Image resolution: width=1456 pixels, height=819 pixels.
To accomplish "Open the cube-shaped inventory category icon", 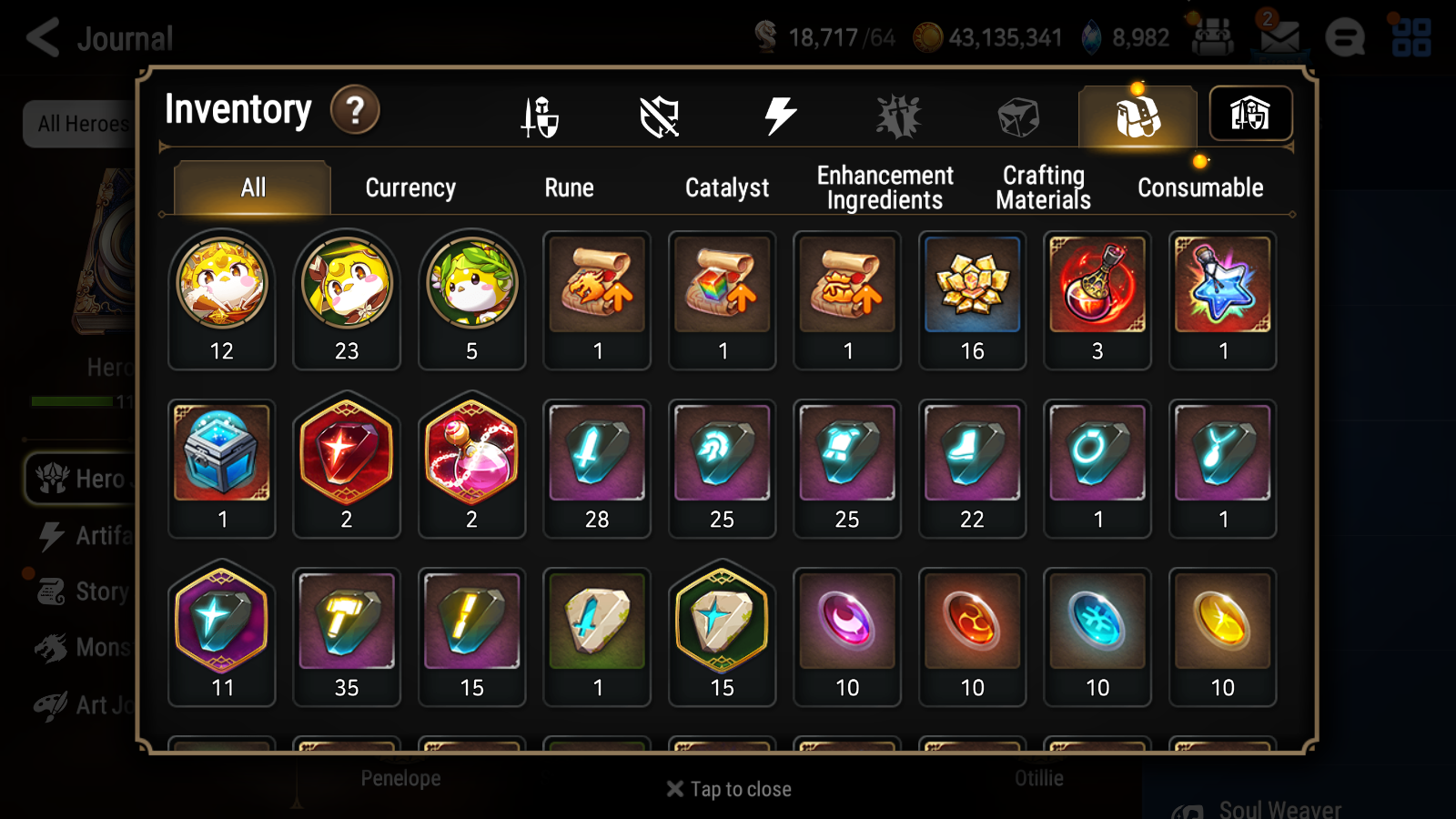I will tap(1017, 115).
